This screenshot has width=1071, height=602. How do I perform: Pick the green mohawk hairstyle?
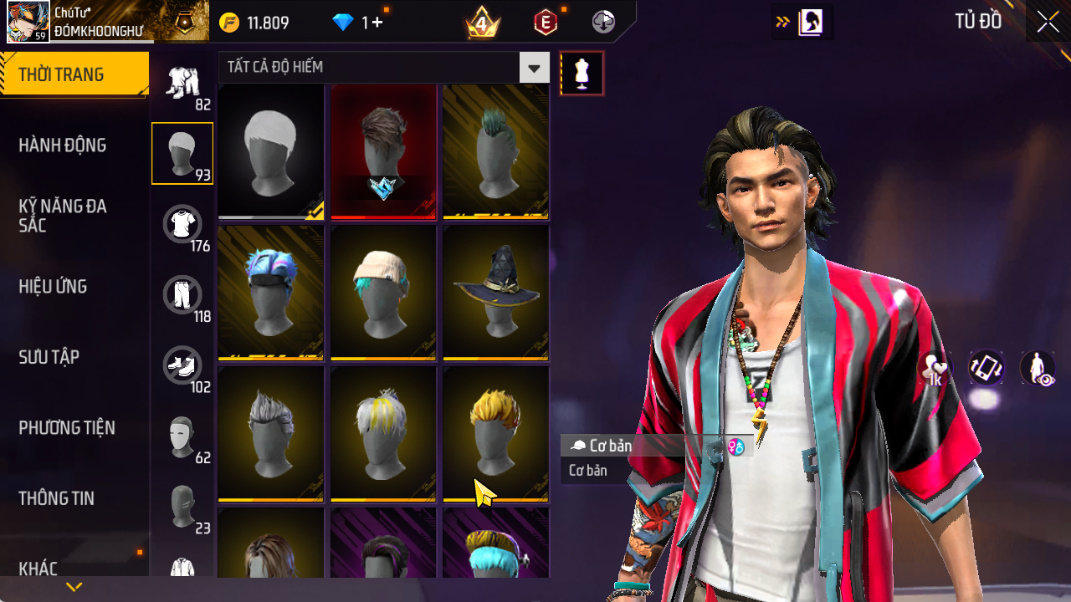(496, 151)
